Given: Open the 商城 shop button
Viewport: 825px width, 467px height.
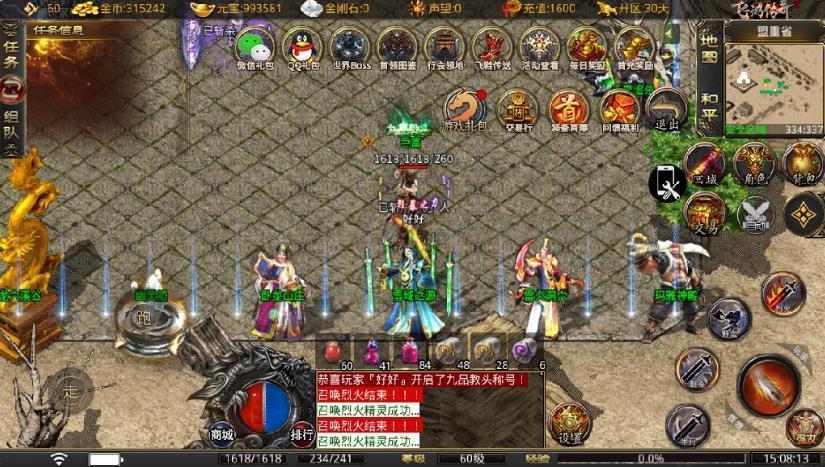Looking at the screenshot, I should pos(222,434).
